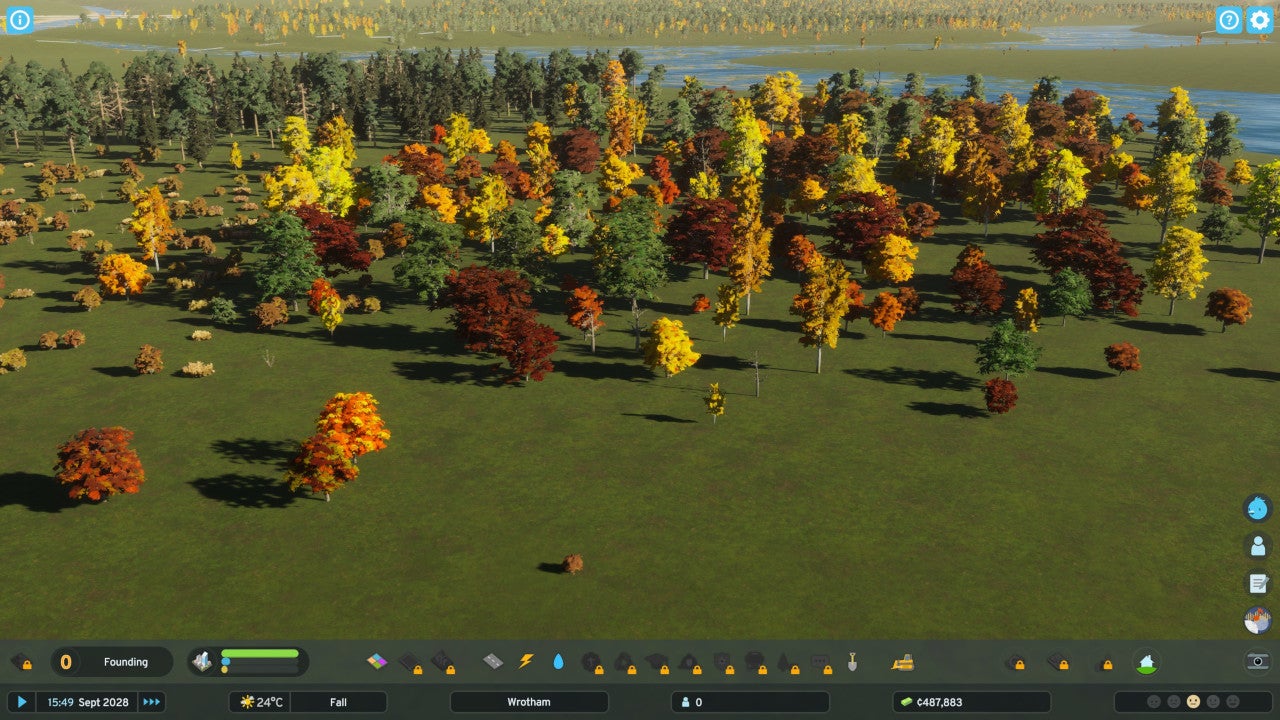
Task: Open the city budget money panel
Action: (x=971, y=702)
